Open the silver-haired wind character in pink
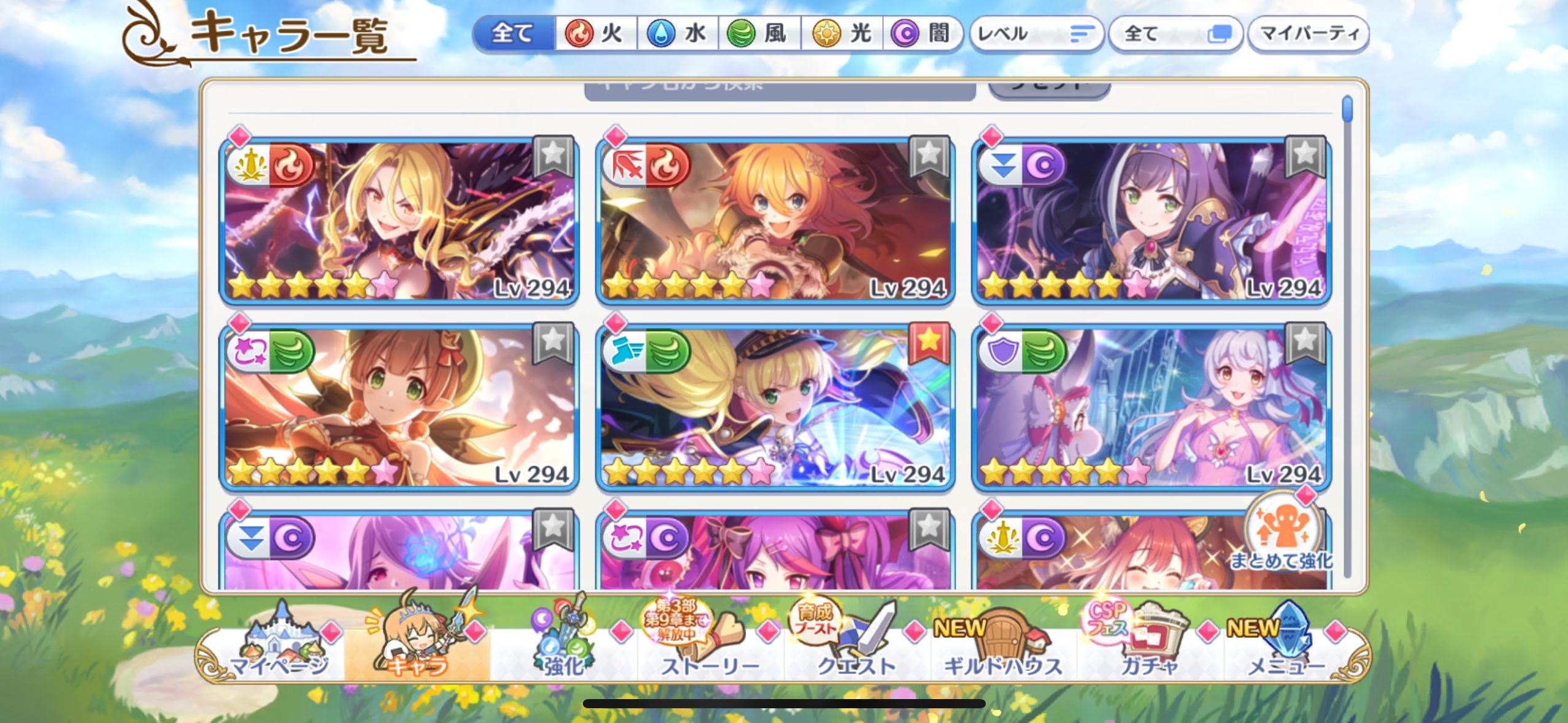Image resolution: width=1568 pixels, height=723 pixels. point(1151,407)
